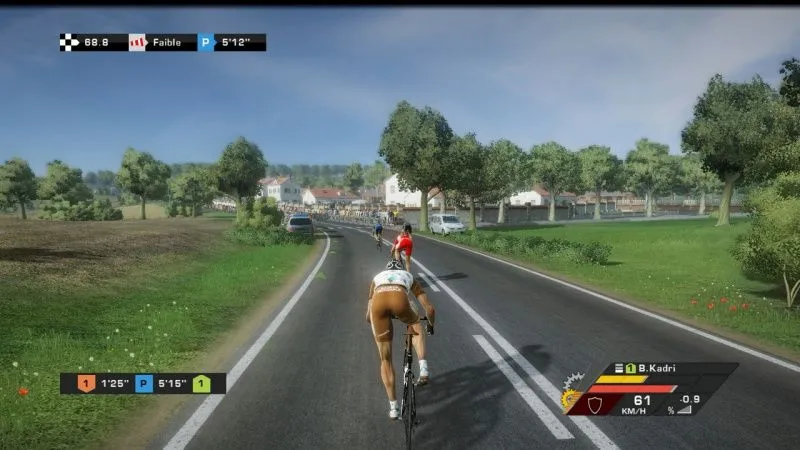Click the blue P peloton icon beside 5'12"
This screenshot has width=800, height=450.
206,42
